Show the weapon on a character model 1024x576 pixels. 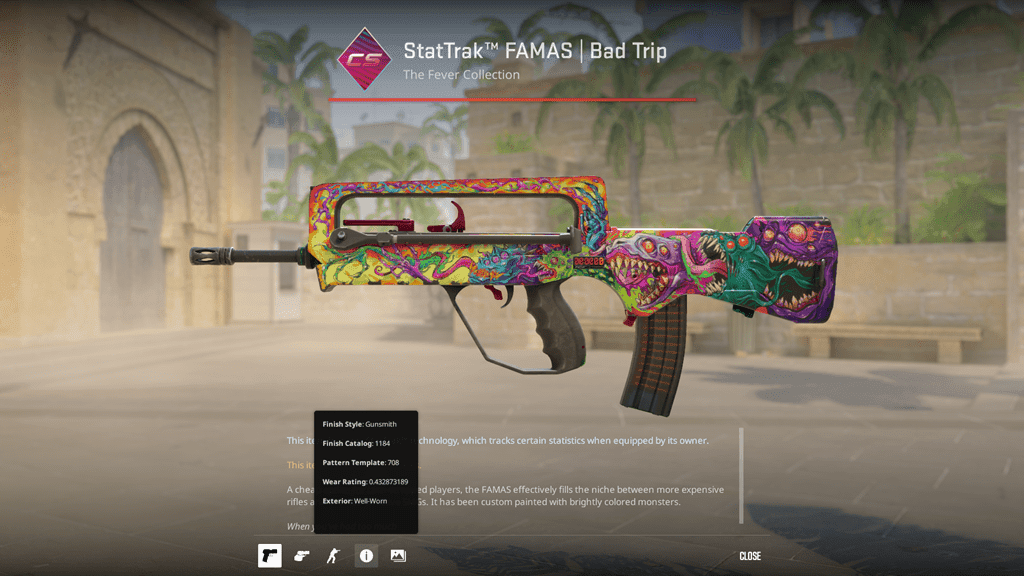(333, 555)
